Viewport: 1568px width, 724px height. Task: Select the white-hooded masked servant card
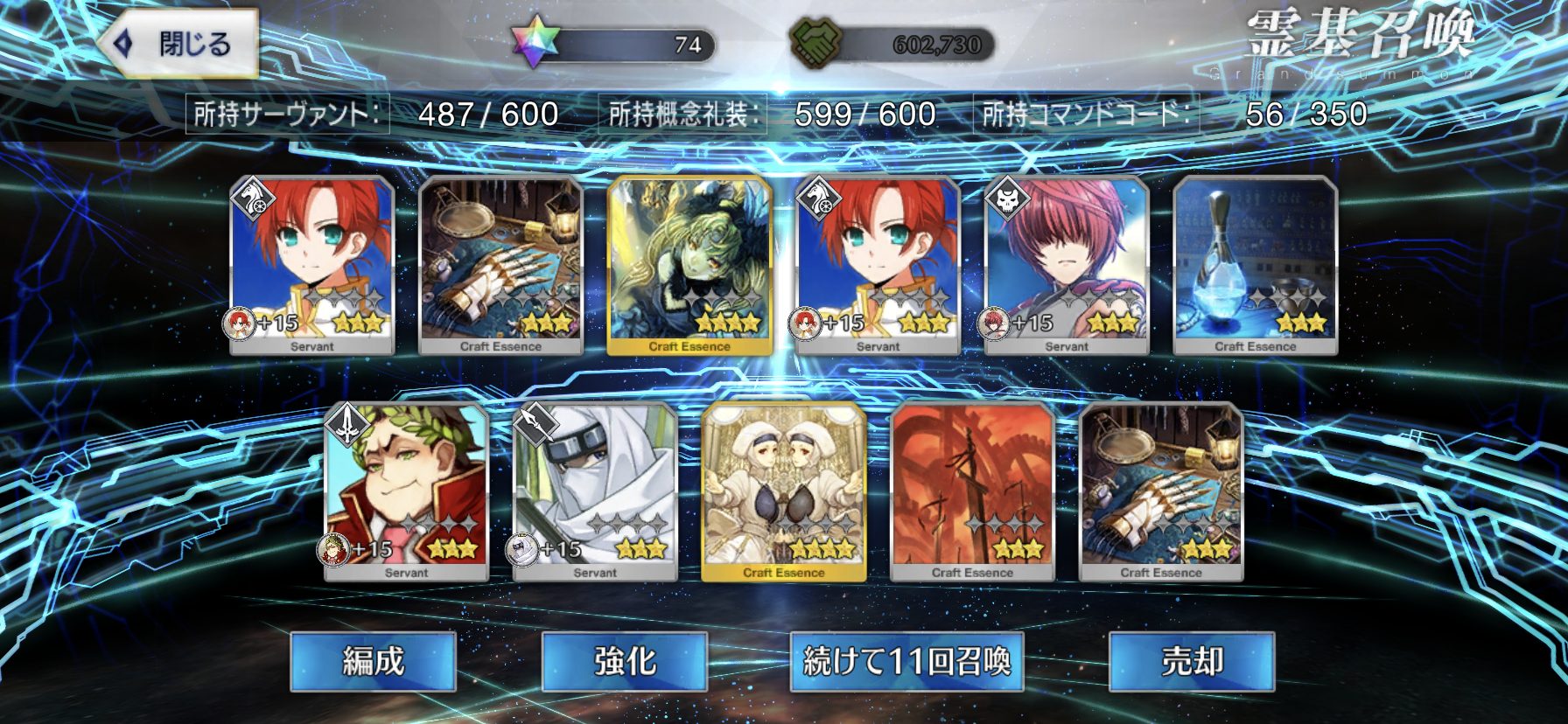point(595,491)
